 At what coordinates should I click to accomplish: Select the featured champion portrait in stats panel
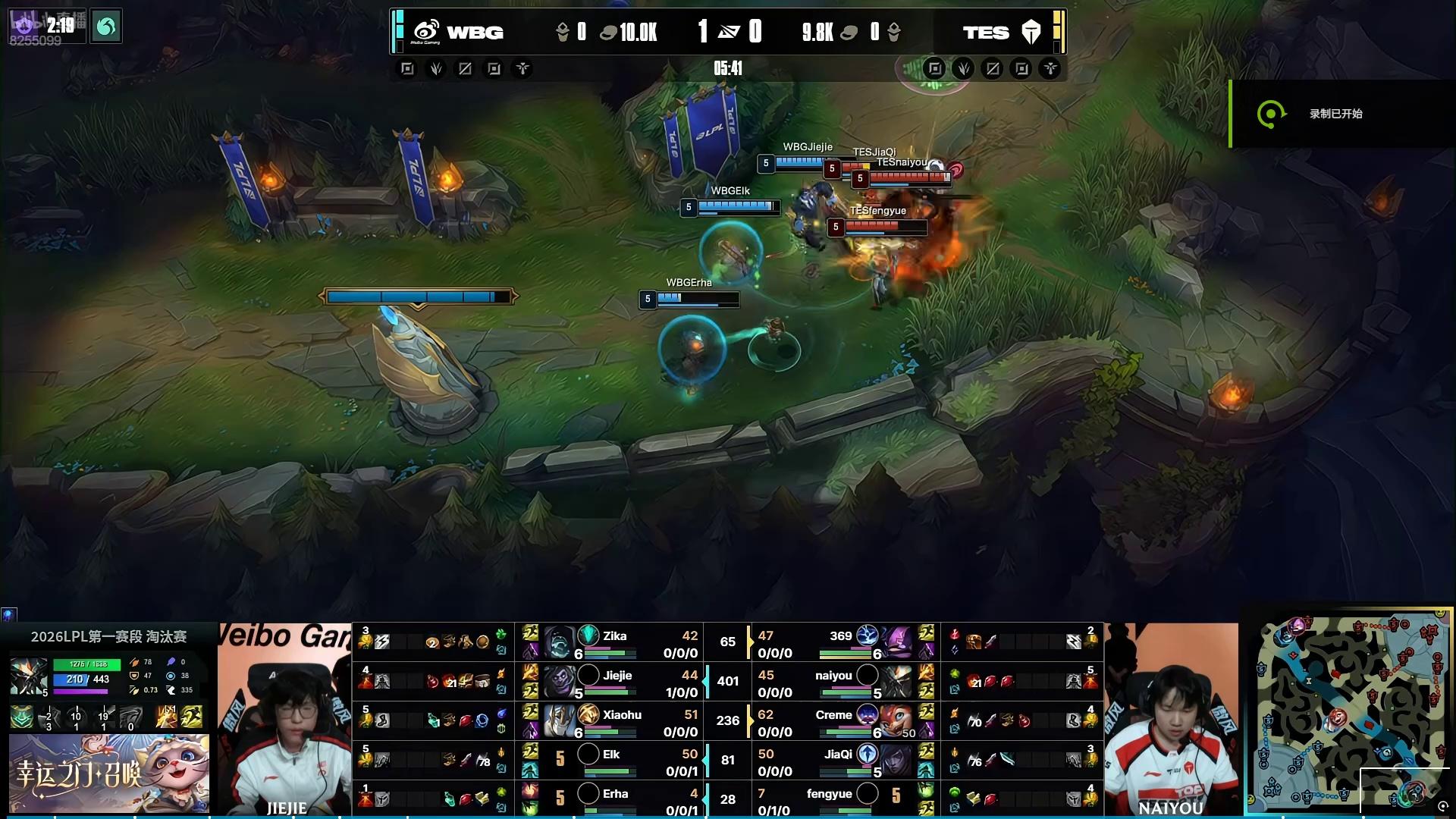click(28, 676)
